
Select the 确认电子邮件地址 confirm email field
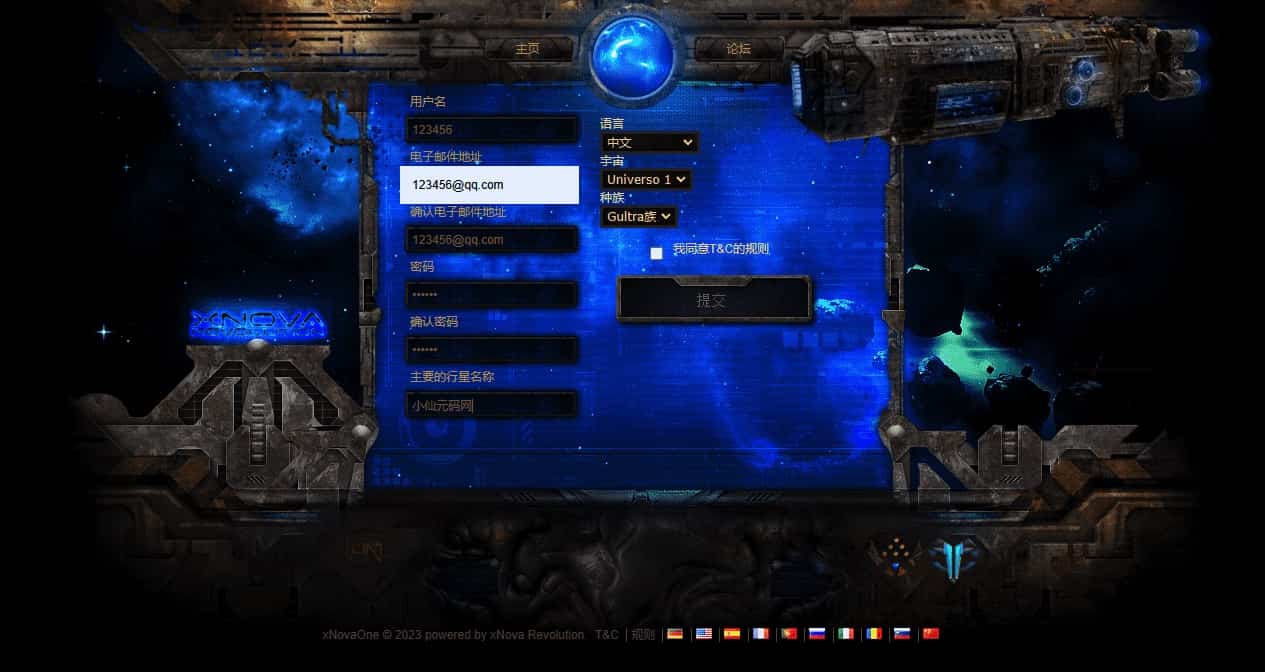tap(492, 240)
